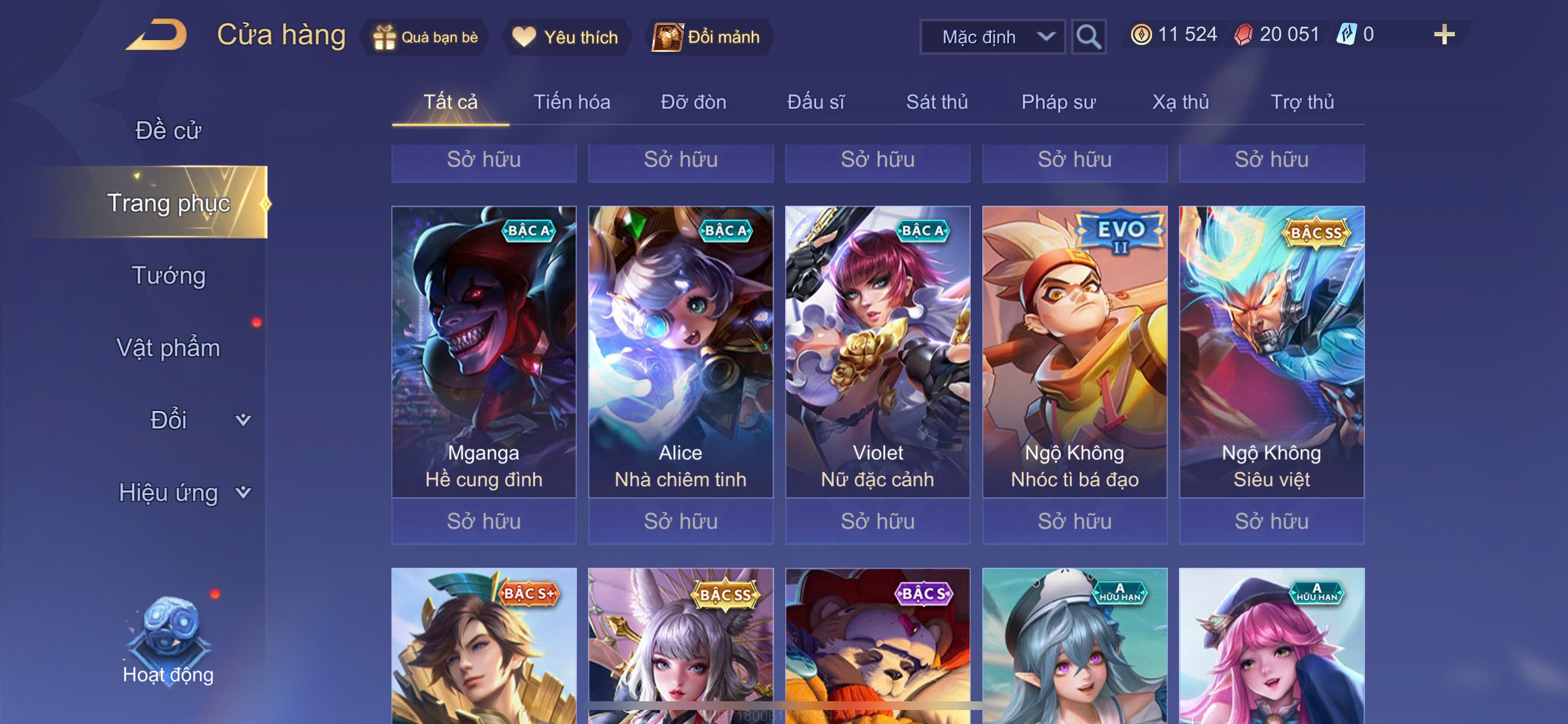Screen dimensions: 1568x724
Task: Add currency with the plus button
Action: pyautogui.click(x=1443, y=34)
